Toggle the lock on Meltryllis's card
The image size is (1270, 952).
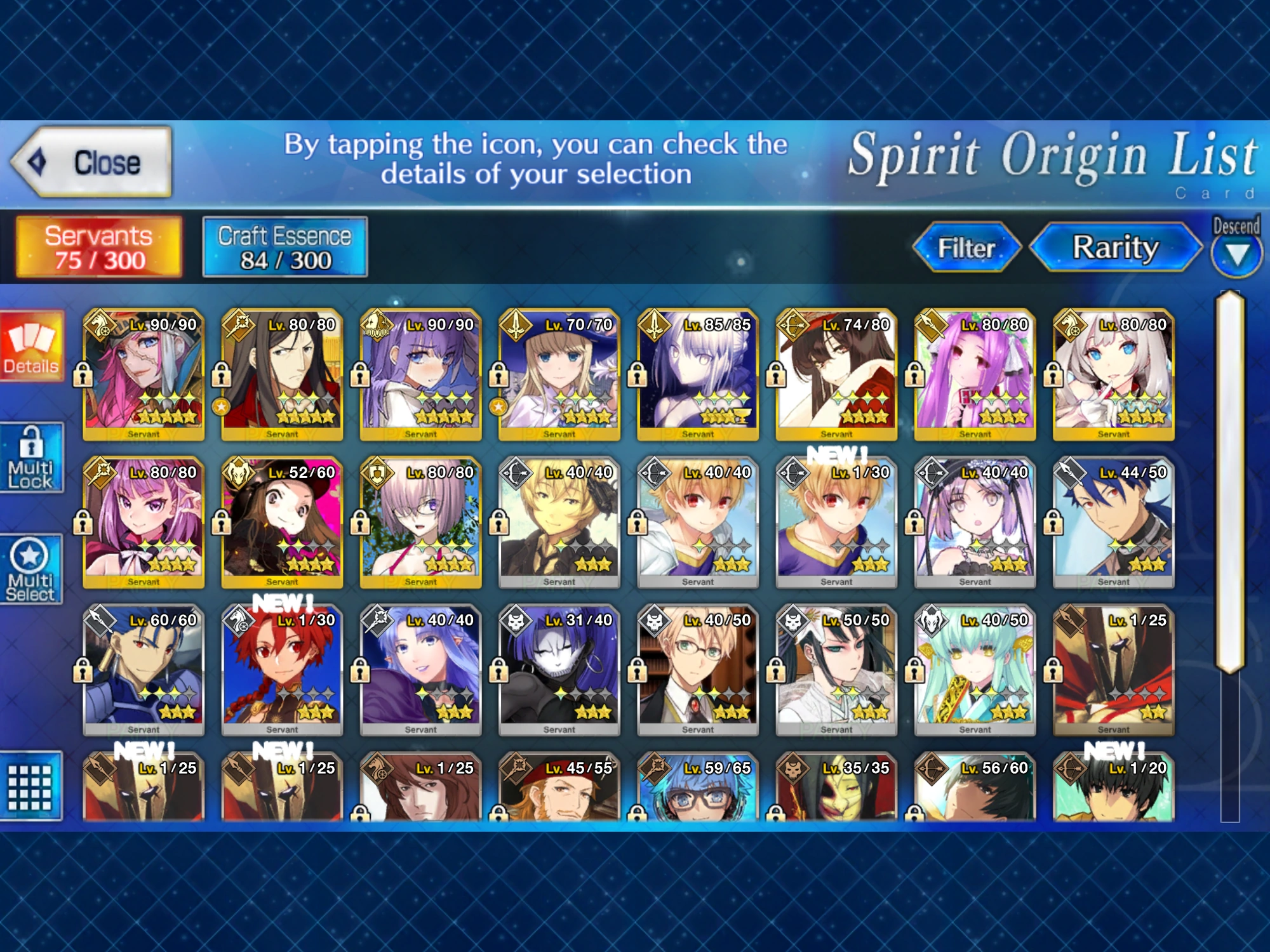360,374
